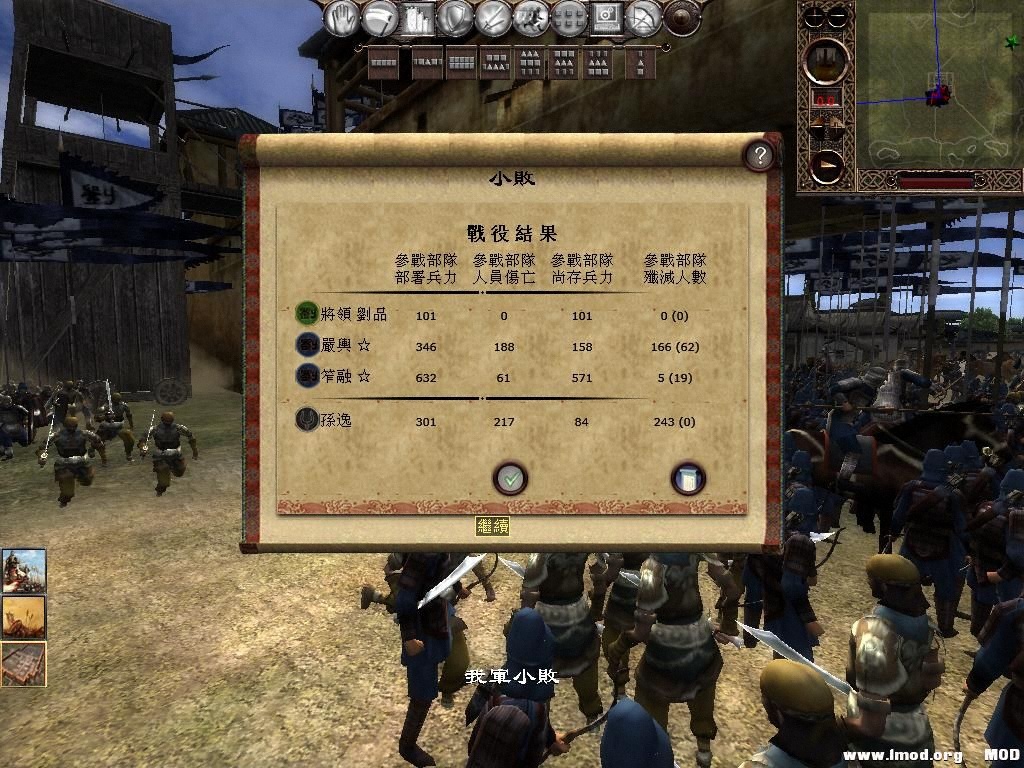The image size is (1024, 768).
Task: Zoom out the minimap with minus button
Action: 839,16
